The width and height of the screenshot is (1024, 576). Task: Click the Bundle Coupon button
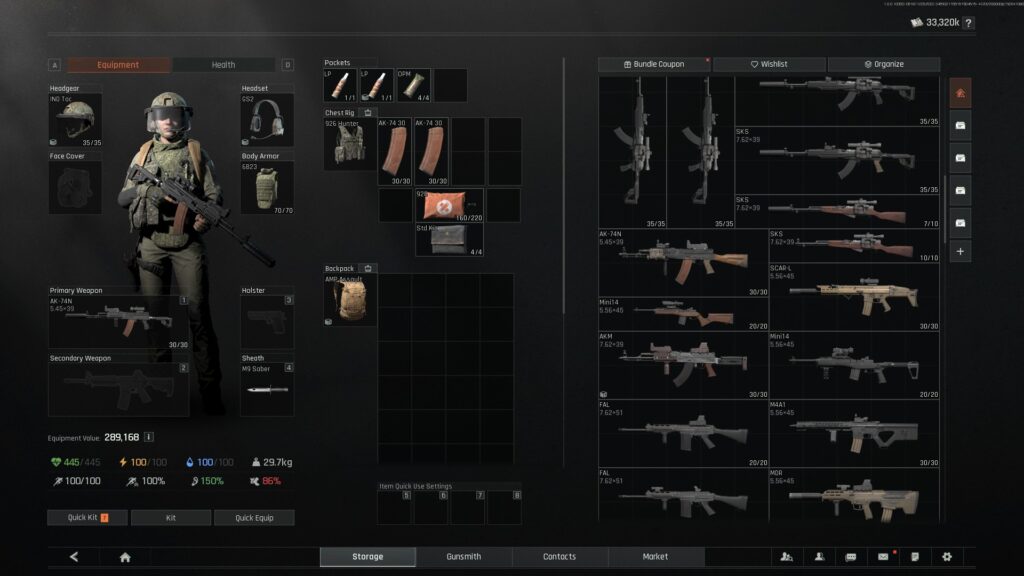click(x=654, y=64)
